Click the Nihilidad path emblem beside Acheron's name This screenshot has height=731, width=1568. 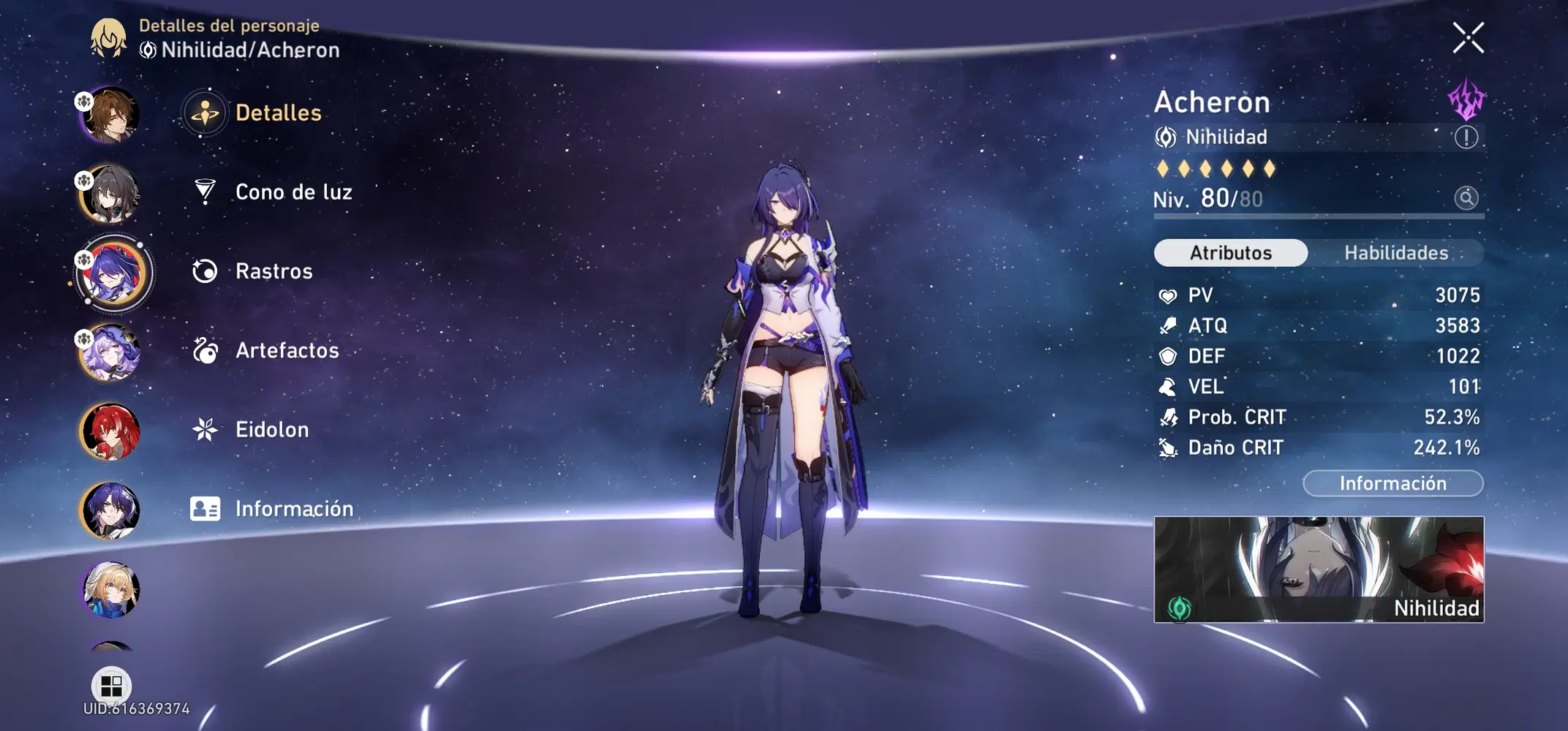tap(1167, 137)
